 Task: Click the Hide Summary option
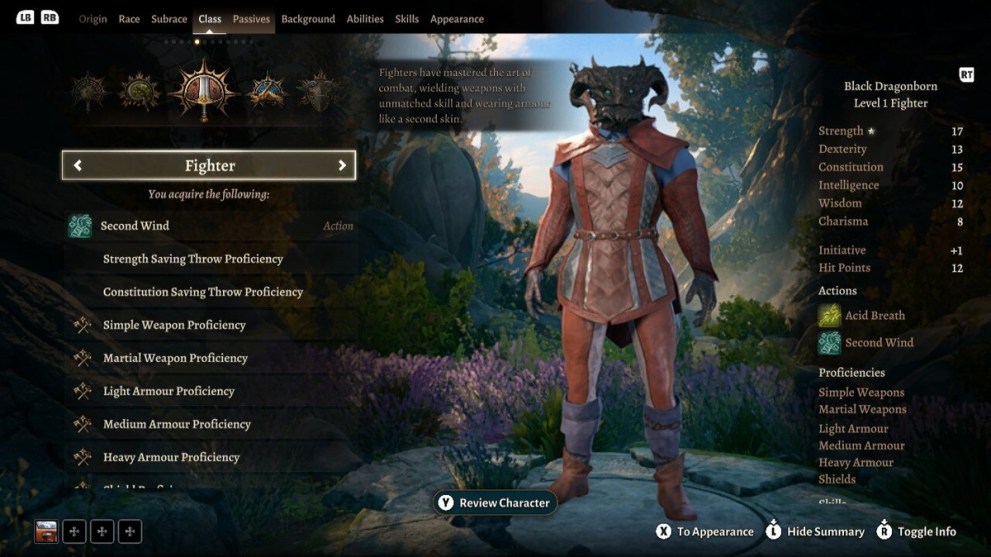coord(815,532)
